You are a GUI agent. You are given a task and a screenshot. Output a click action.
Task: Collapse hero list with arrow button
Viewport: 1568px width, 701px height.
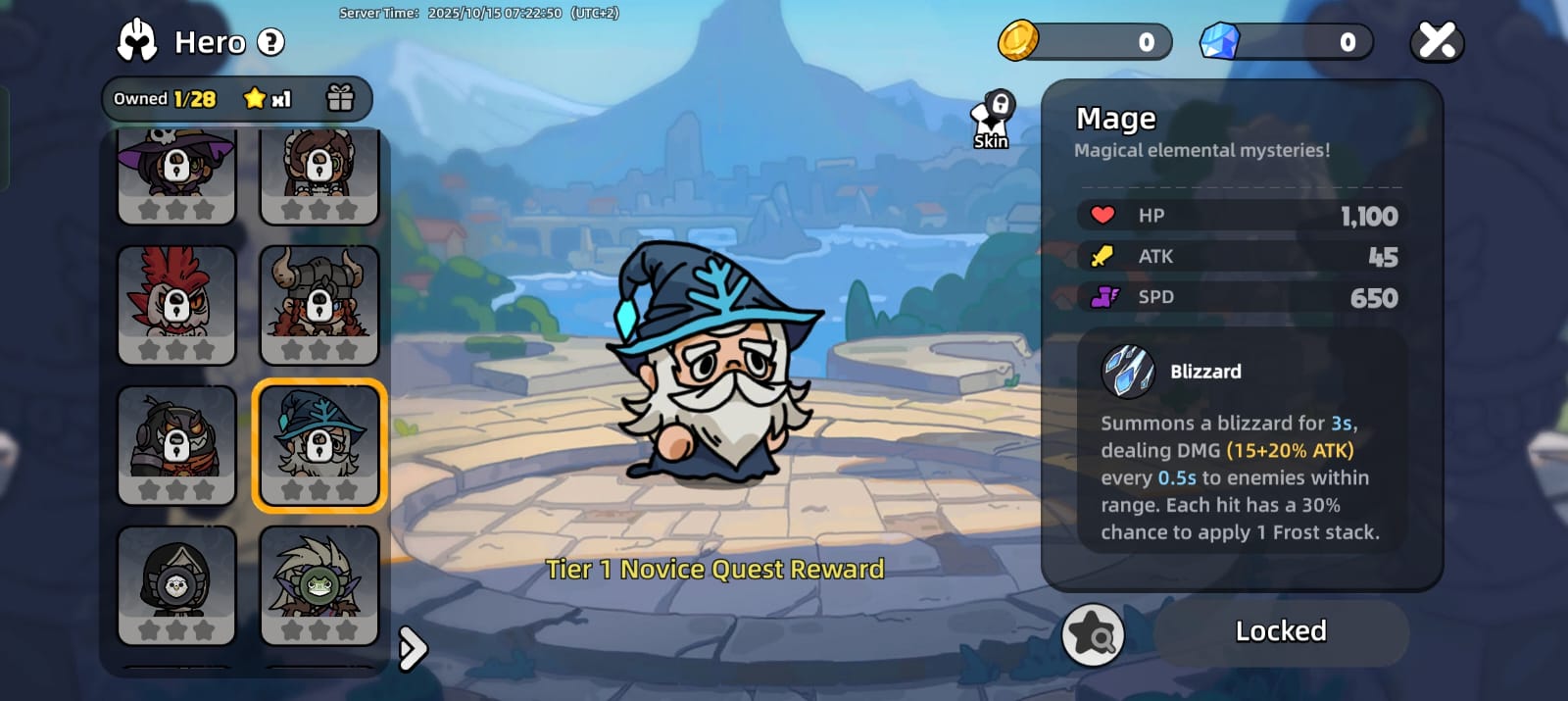coord(413,648)
